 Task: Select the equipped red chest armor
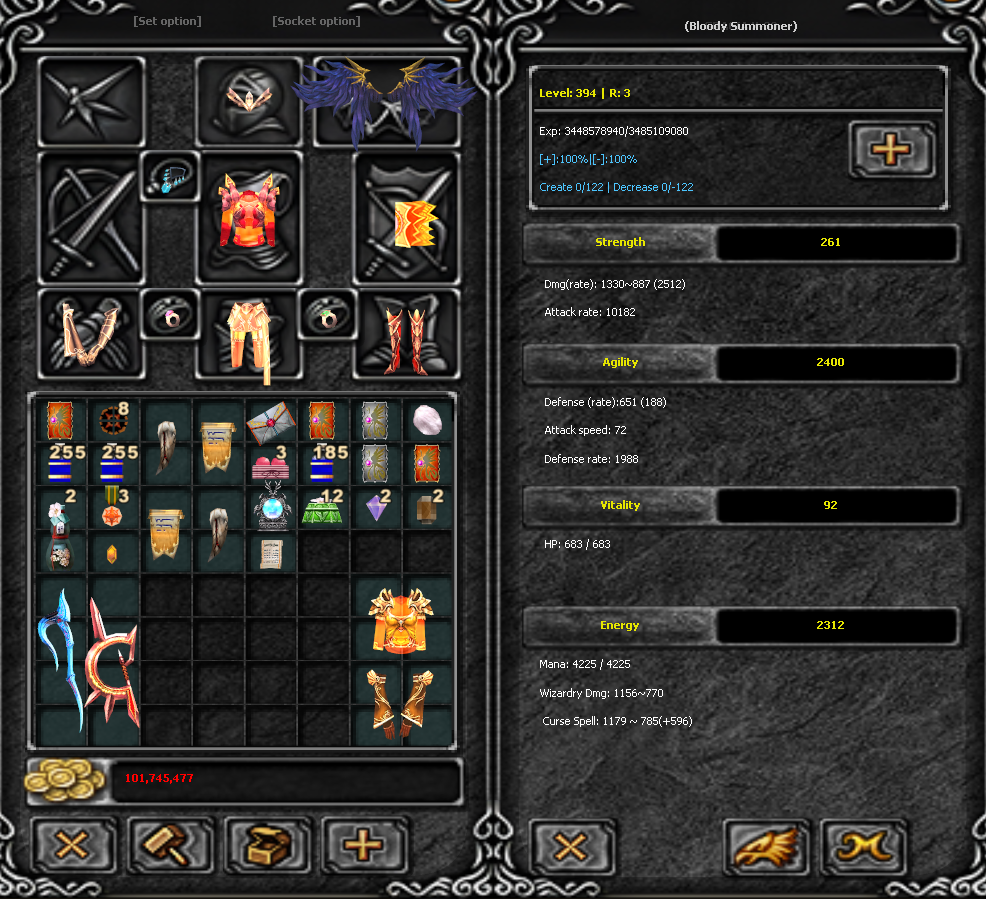tap(249, 213)
